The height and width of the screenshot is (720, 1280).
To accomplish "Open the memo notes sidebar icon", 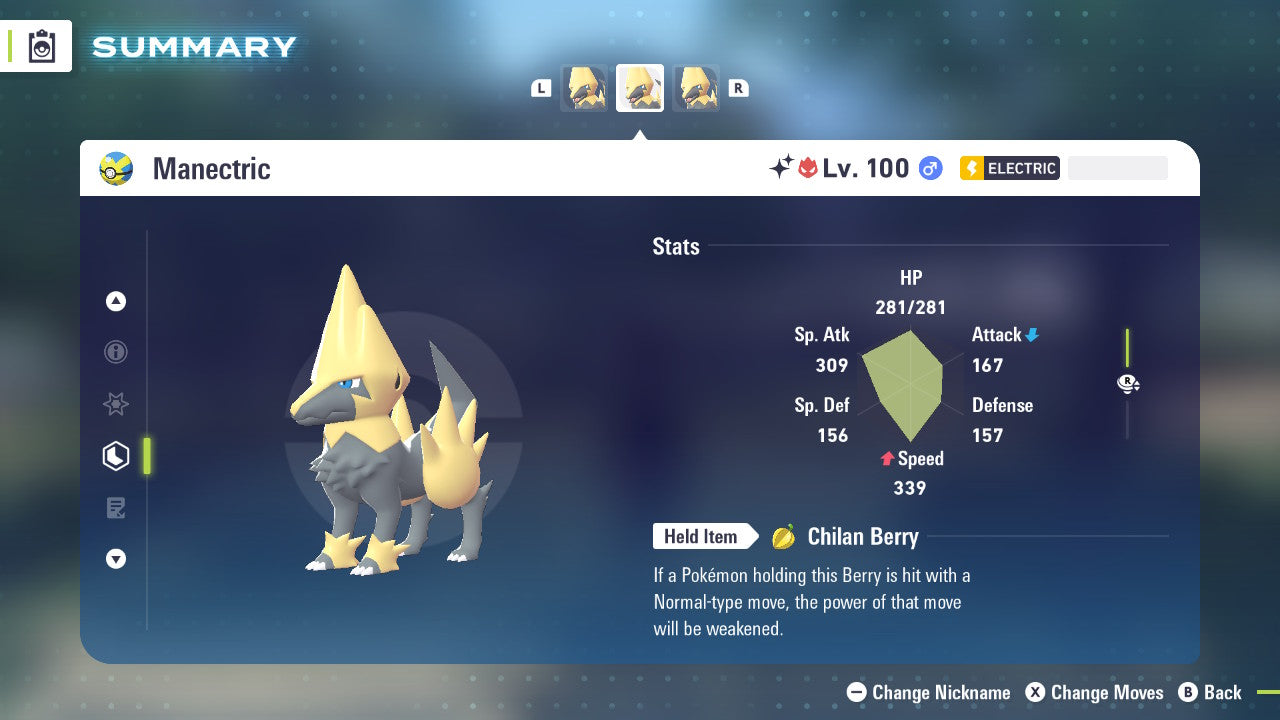I will click(x=116, y=508).
